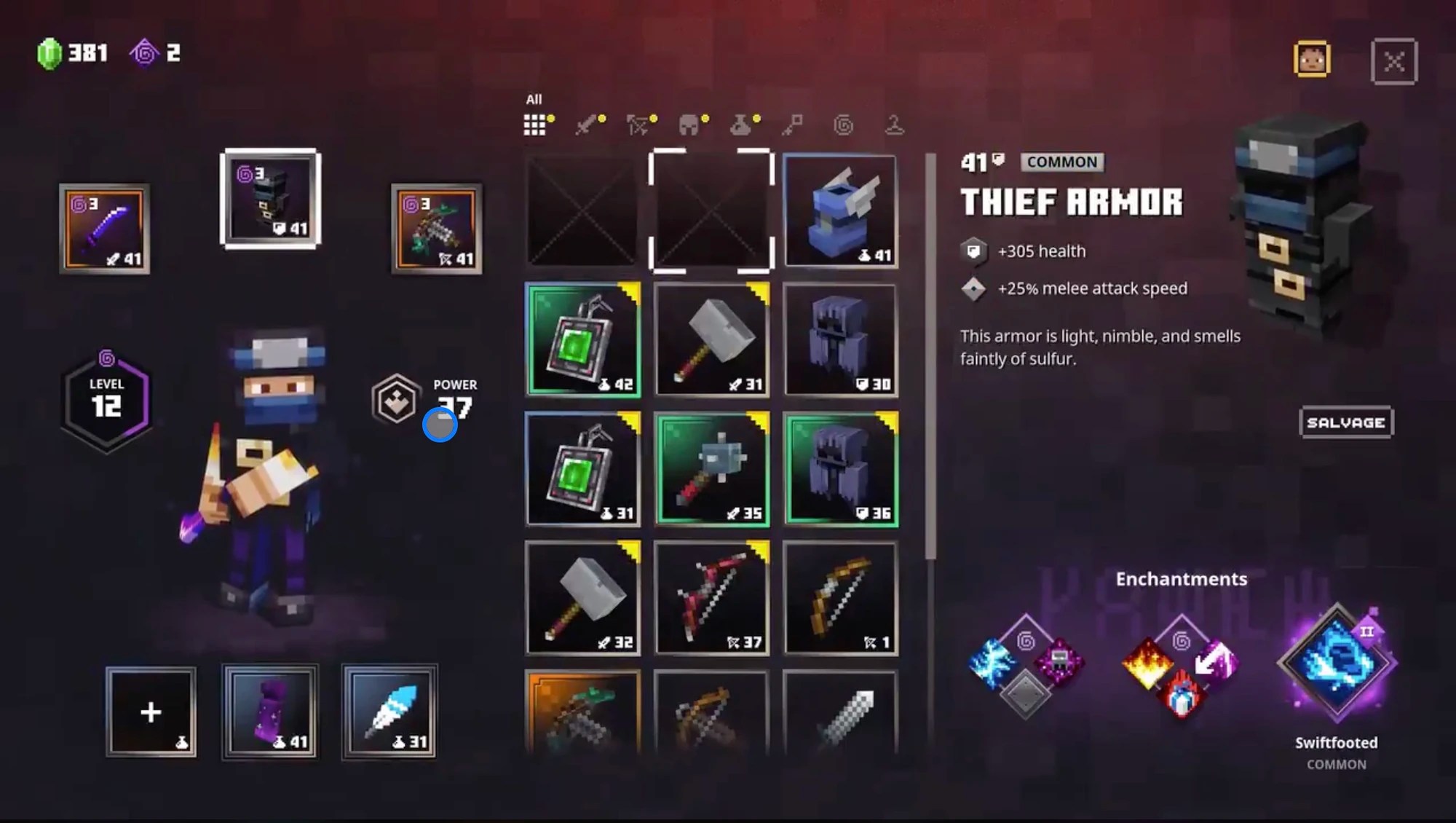Image resolution: width=1456 pixels, height=823 pixels.
Task: Switch to the All inventory tab
Action: pos(537,124)
